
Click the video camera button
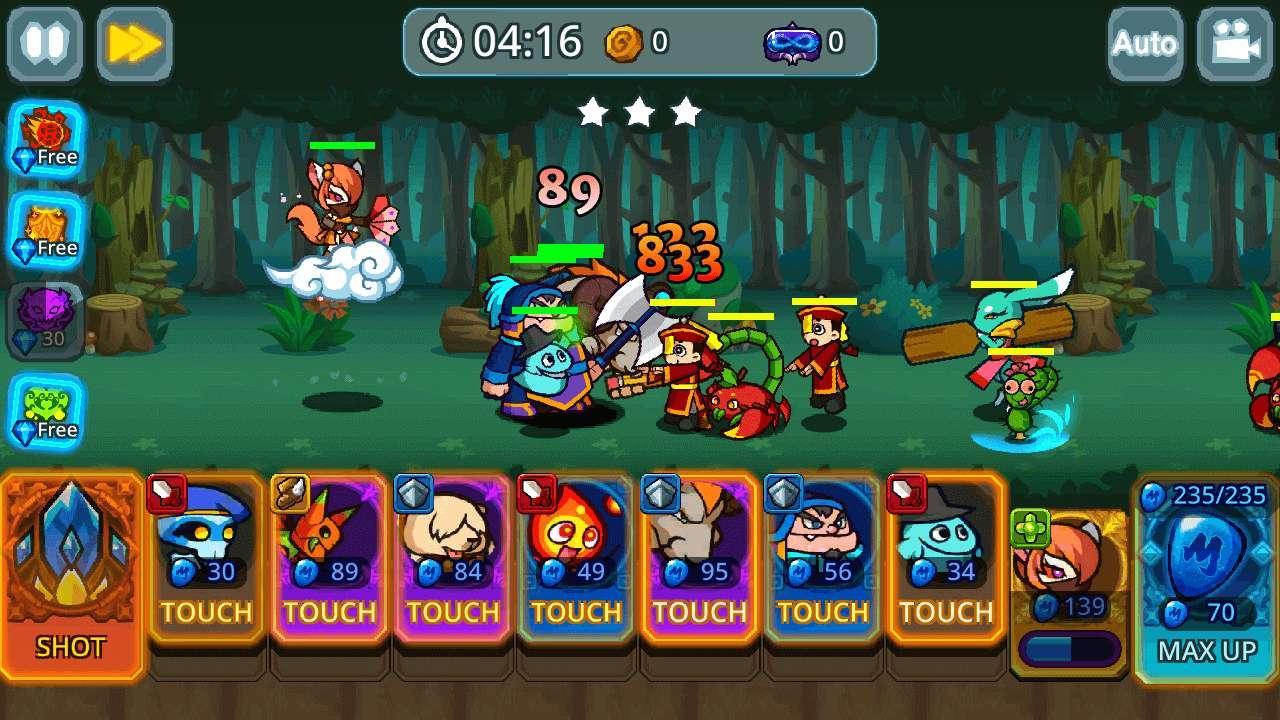(1234, 44)
